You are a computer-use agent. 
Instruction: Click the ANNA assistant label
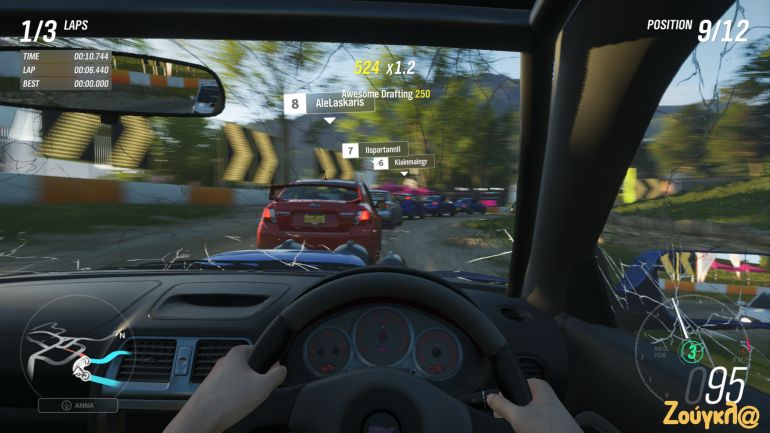[78, 406]
